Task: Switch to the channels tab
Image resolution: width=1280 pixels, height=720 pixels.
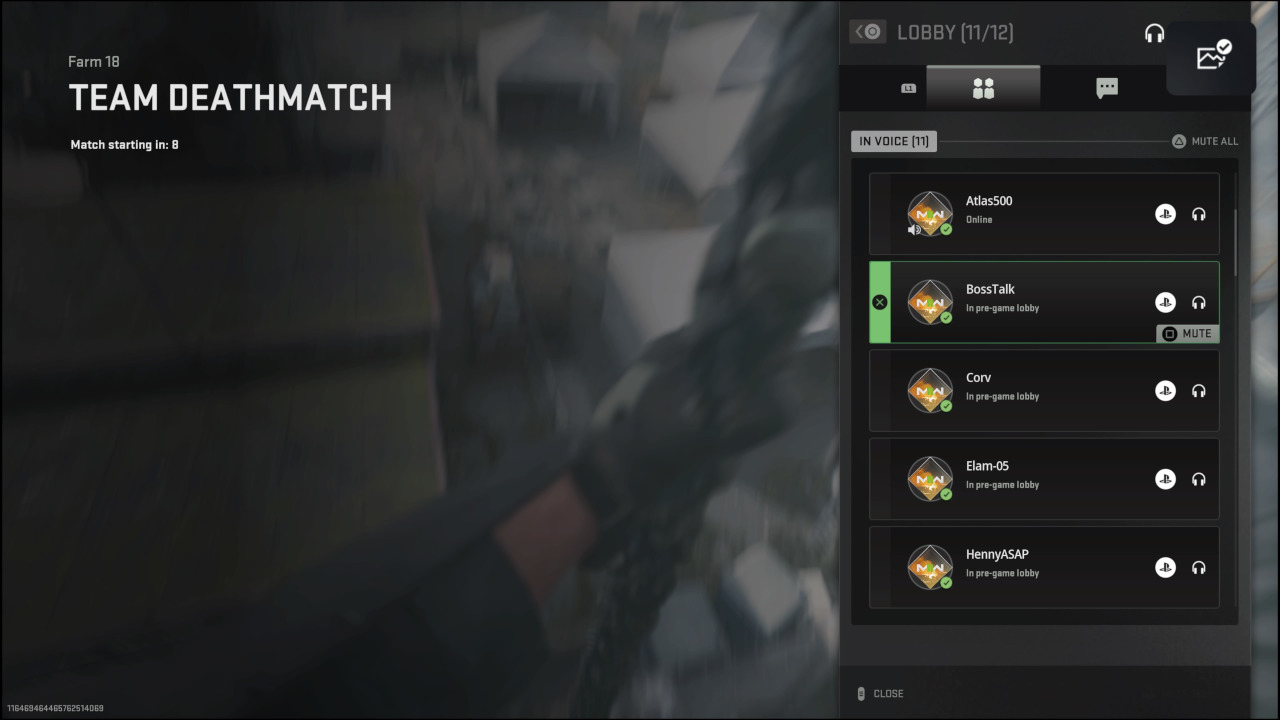Action: click(908, 87)
